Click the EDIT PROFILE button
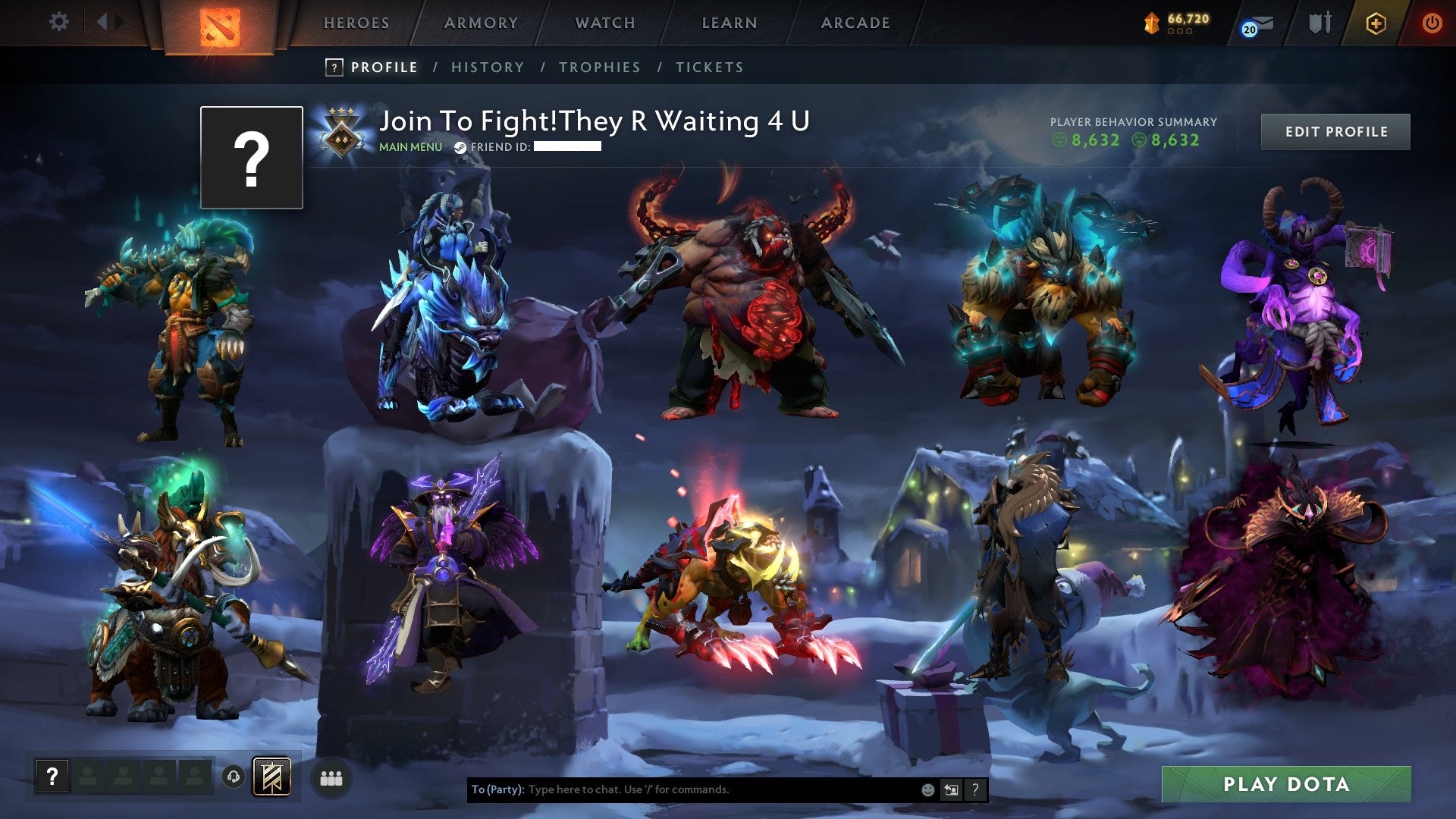1456x819 pixels. [1335, 131]
